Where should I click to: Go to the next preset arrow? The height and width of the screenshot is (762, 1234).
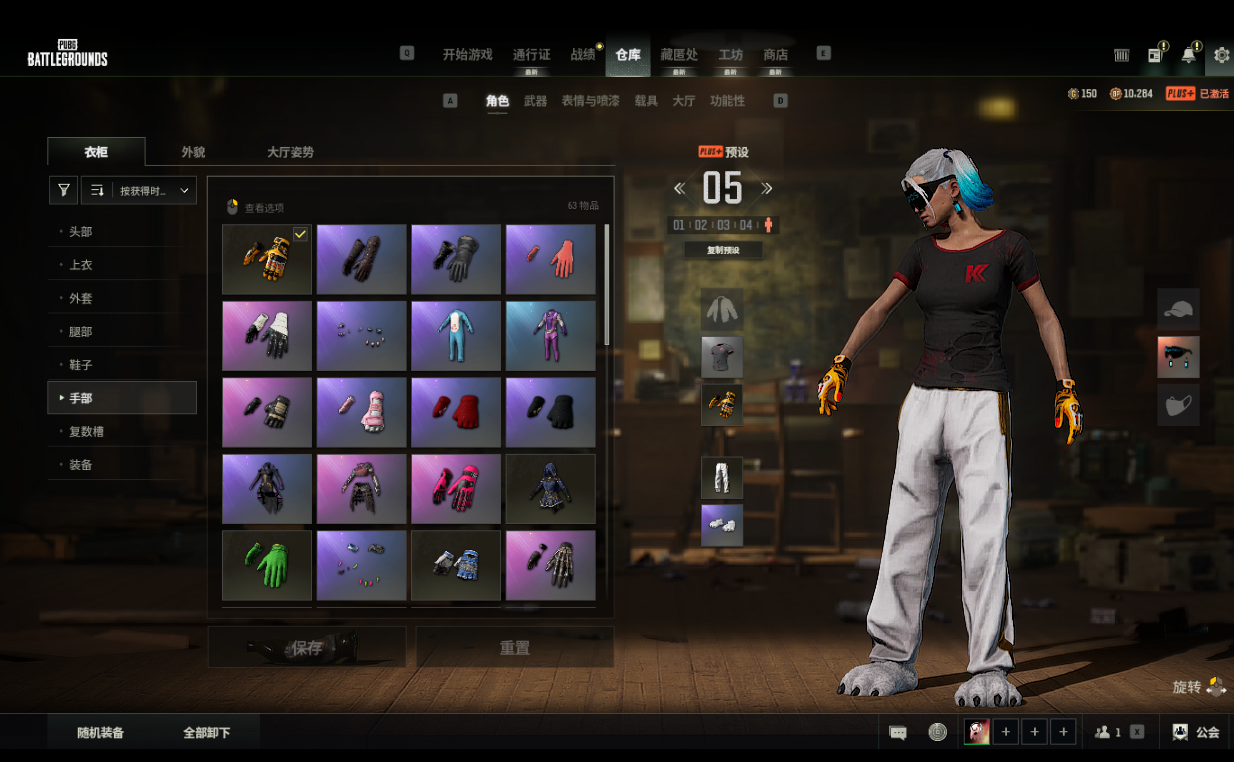767,188
